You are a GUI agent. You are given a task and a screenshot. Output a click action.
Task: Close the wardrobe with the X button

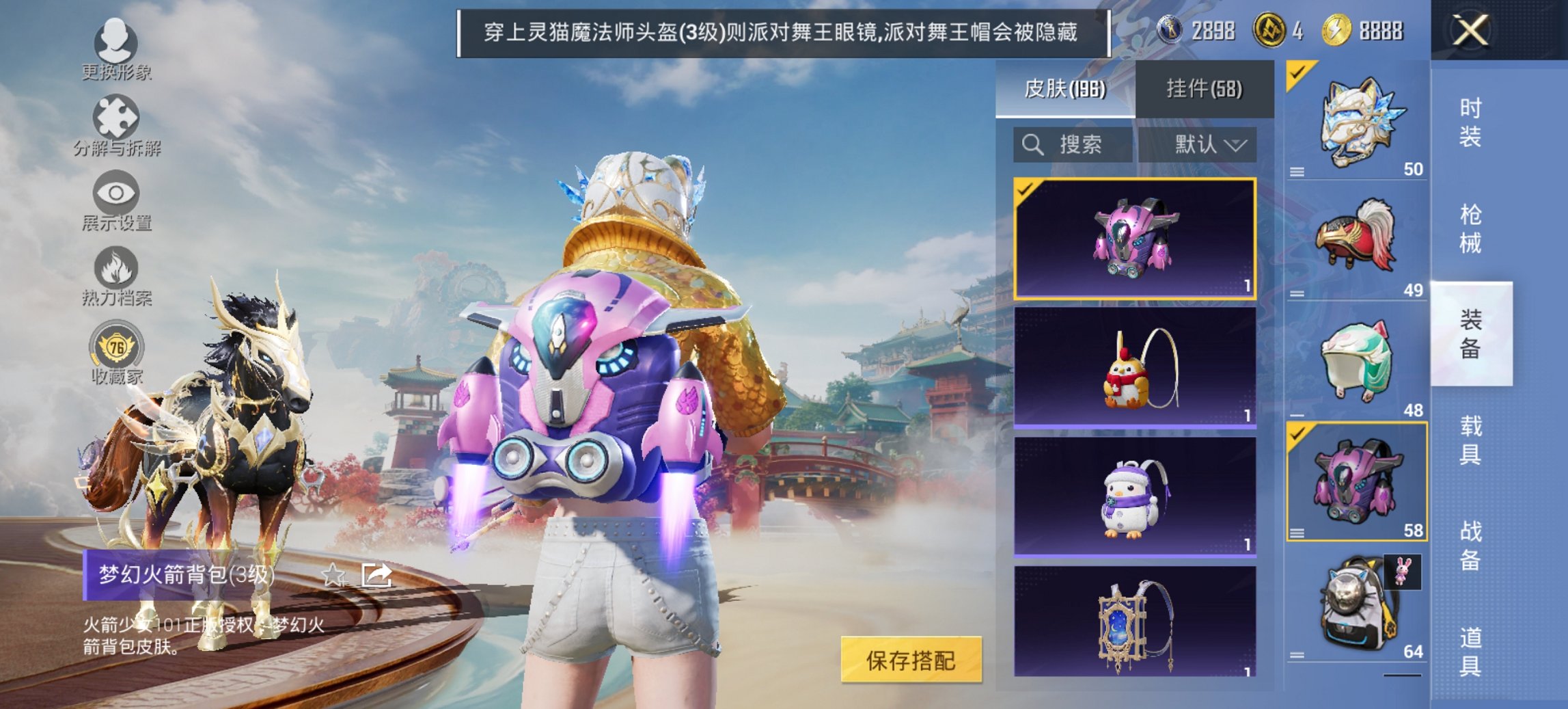point(1472,31)
